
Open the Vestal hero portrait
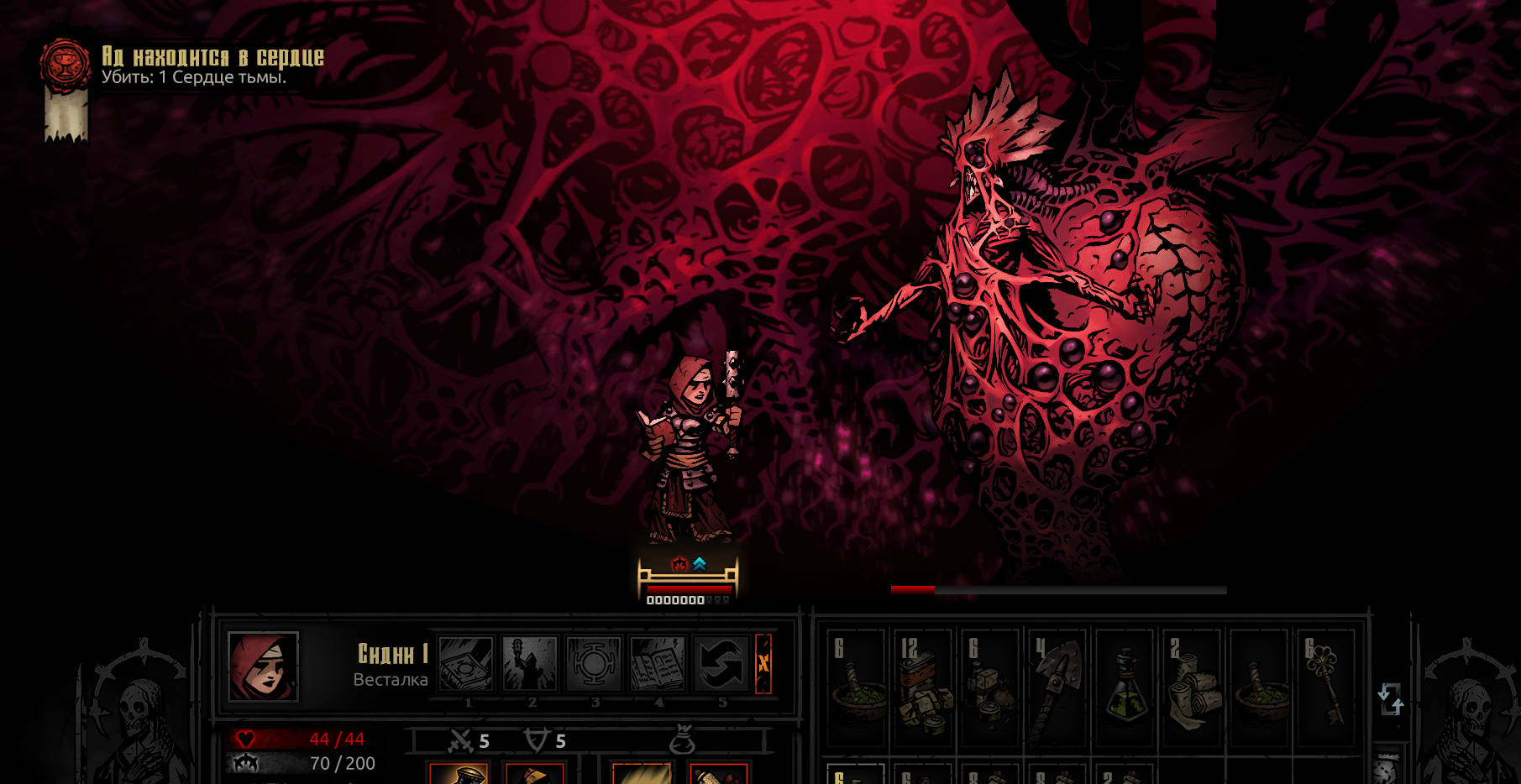coord(263,666)
